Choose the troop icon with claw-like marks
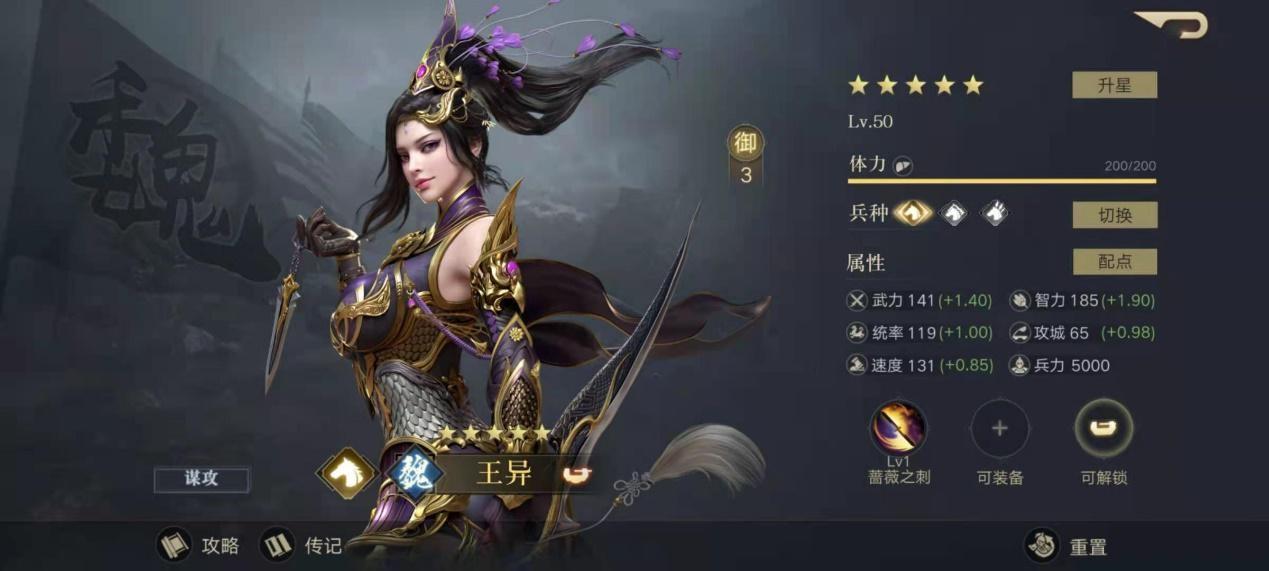Image resolution: width=1269 pixels, height=571 pixels. click(993, 213)
